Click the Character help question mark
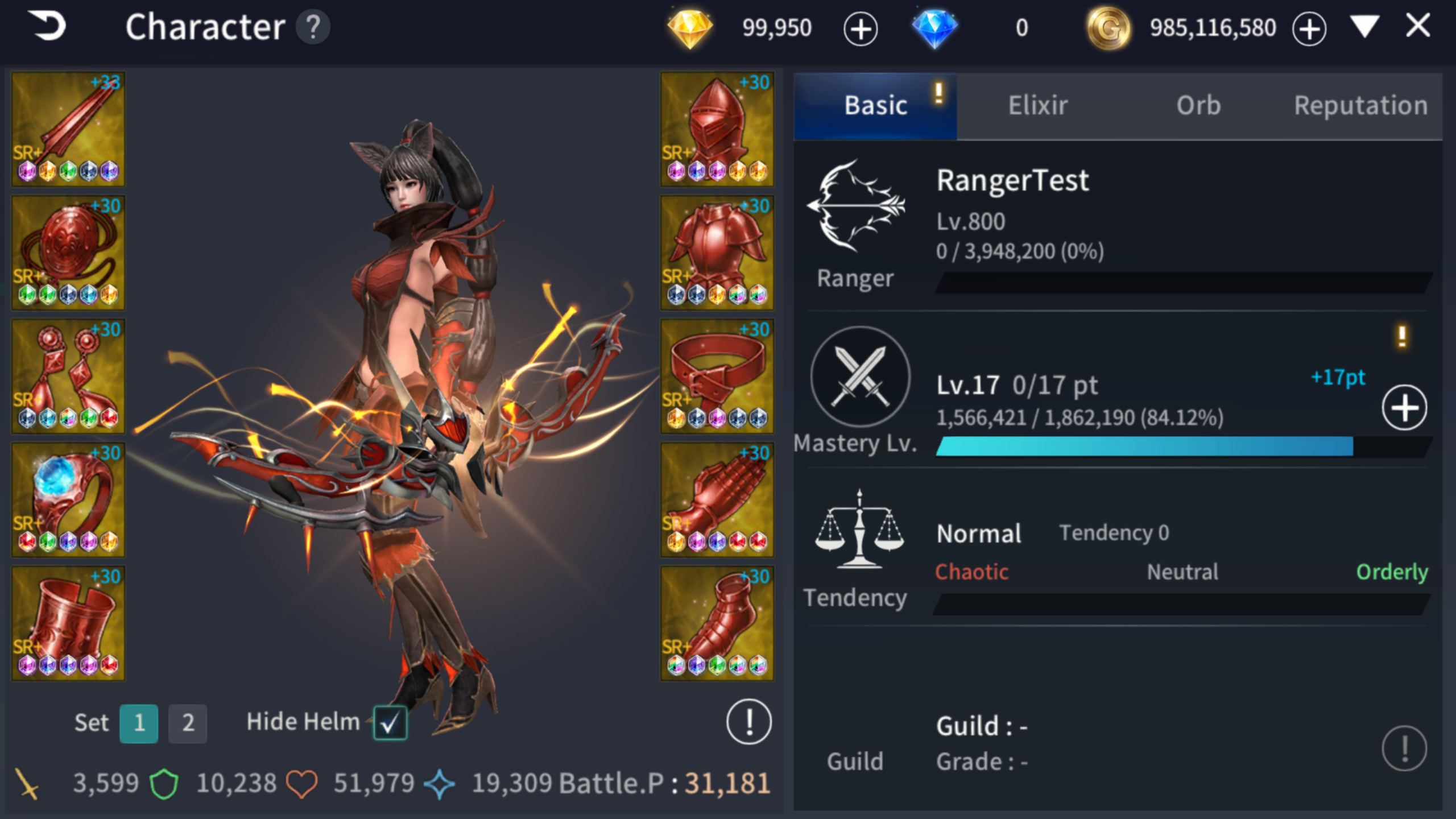This screenshot has width=1456, height=819. [312, 26]
